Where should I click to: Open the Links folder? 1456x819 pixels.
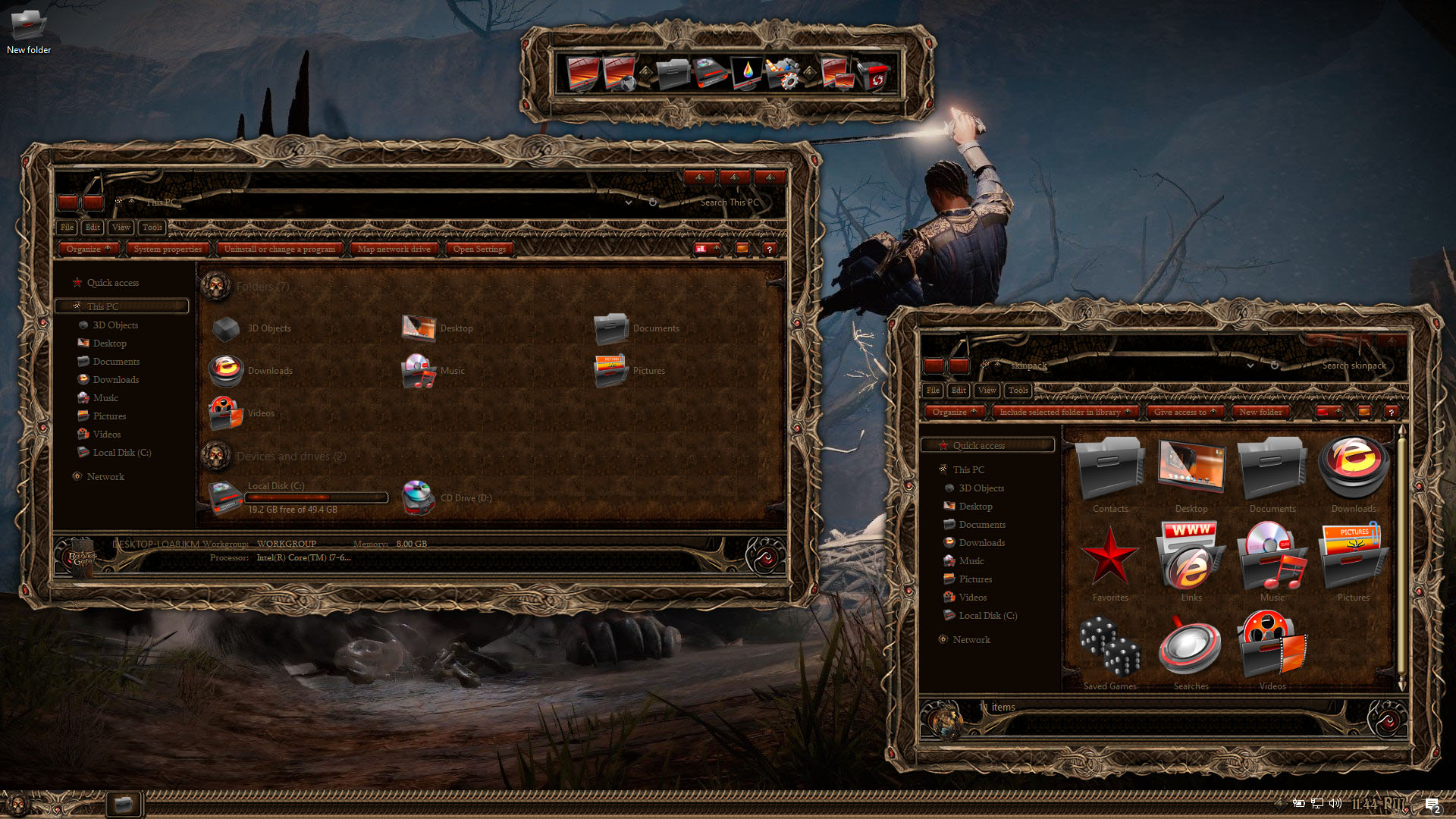tap(1191, 563)
